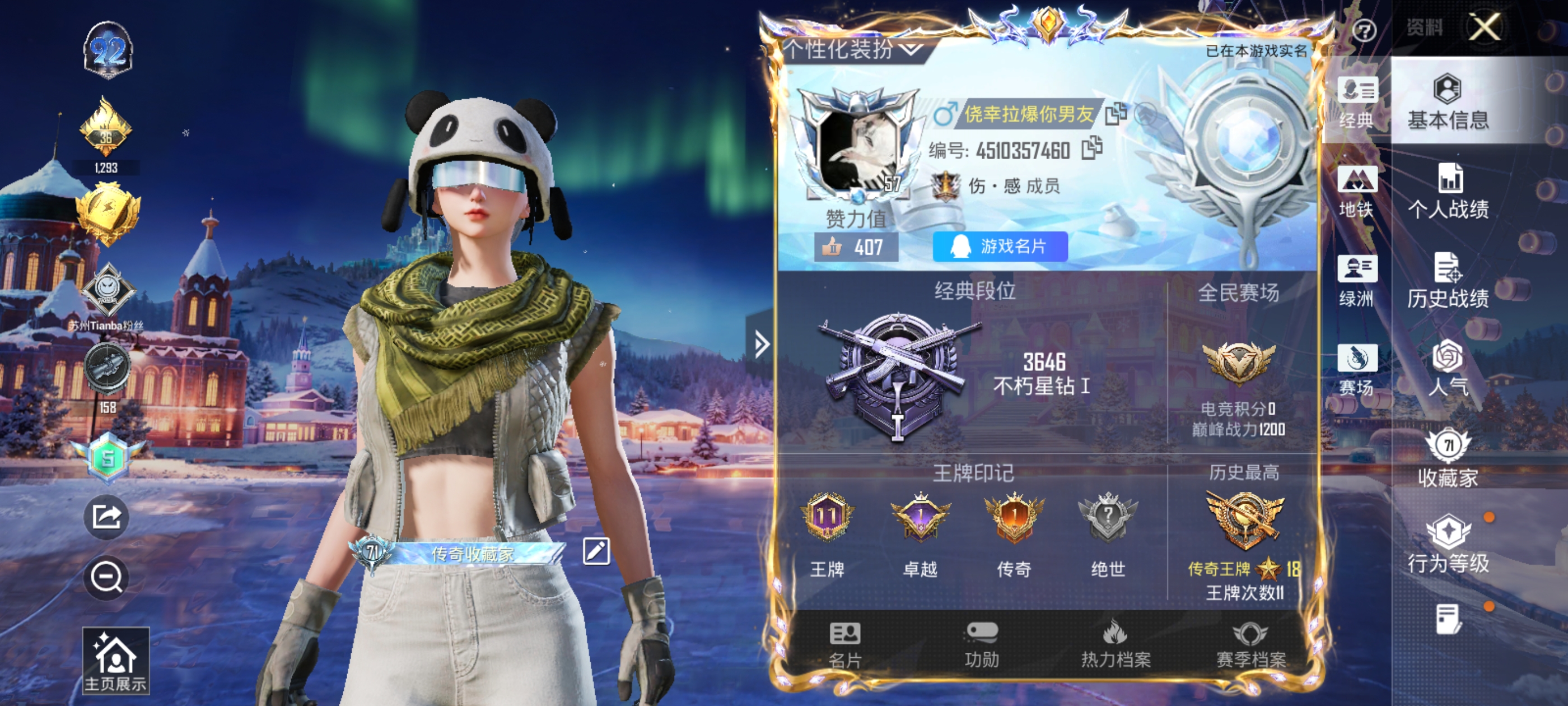Select the 地铁 mode tab
The width and height of the screenshot is (1568, 706).
[x=1357, y=192]
